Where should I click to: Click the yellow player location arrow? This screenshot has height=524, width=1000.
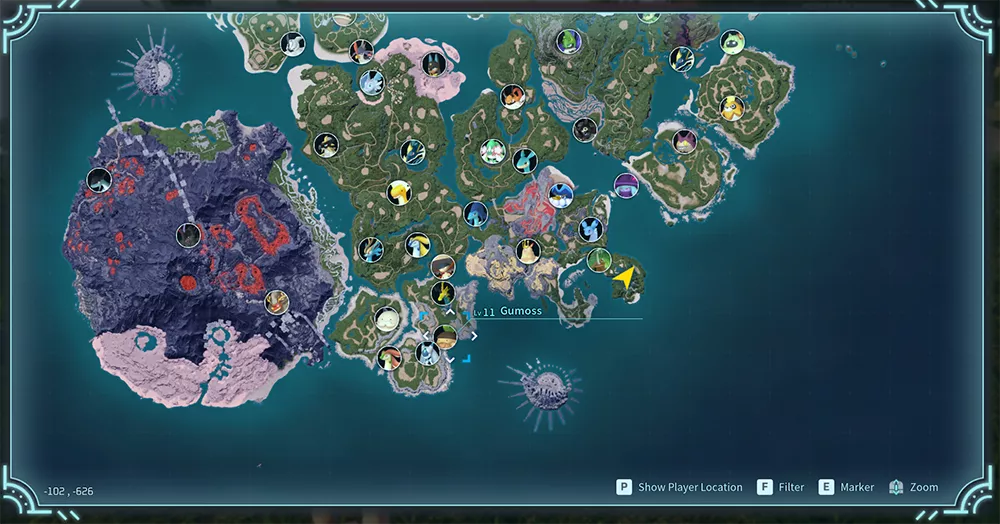pyautogui.click(x=625, y=279)
